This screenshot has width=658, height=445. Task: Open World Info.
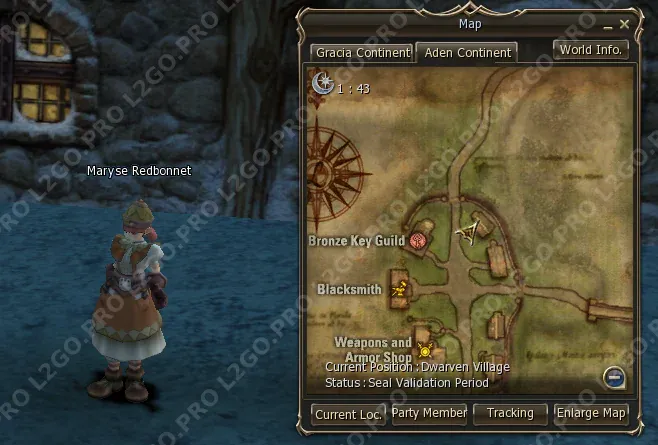click(x=591, y=49)
